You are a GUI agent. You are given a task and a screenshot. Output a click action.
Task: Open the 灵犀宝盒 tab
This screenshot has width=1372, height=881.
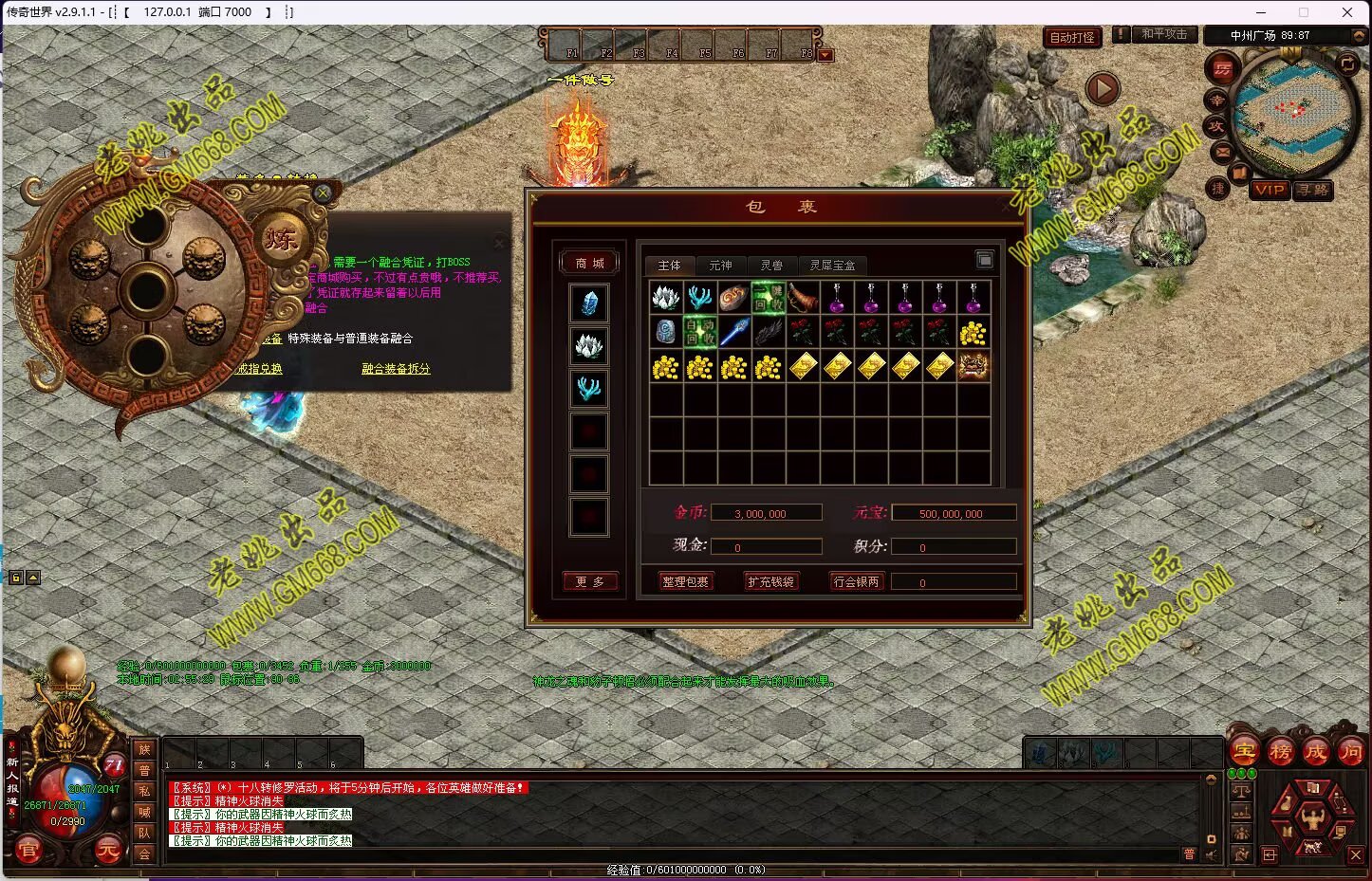click(832, 266)
